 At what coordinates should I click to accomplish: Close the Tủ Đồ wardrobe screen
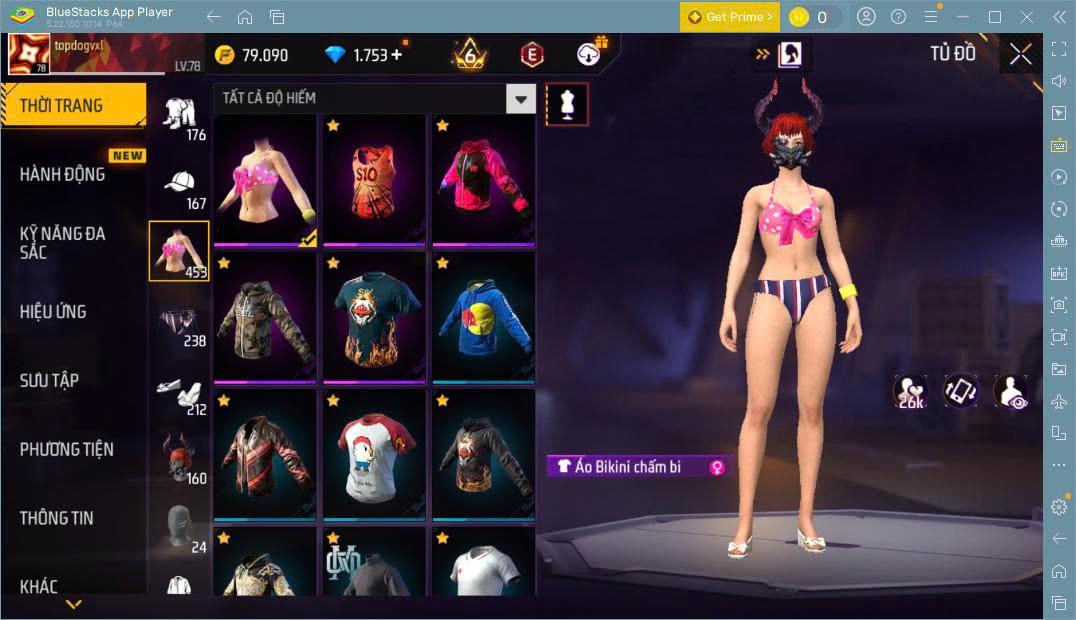[1020, 54]
